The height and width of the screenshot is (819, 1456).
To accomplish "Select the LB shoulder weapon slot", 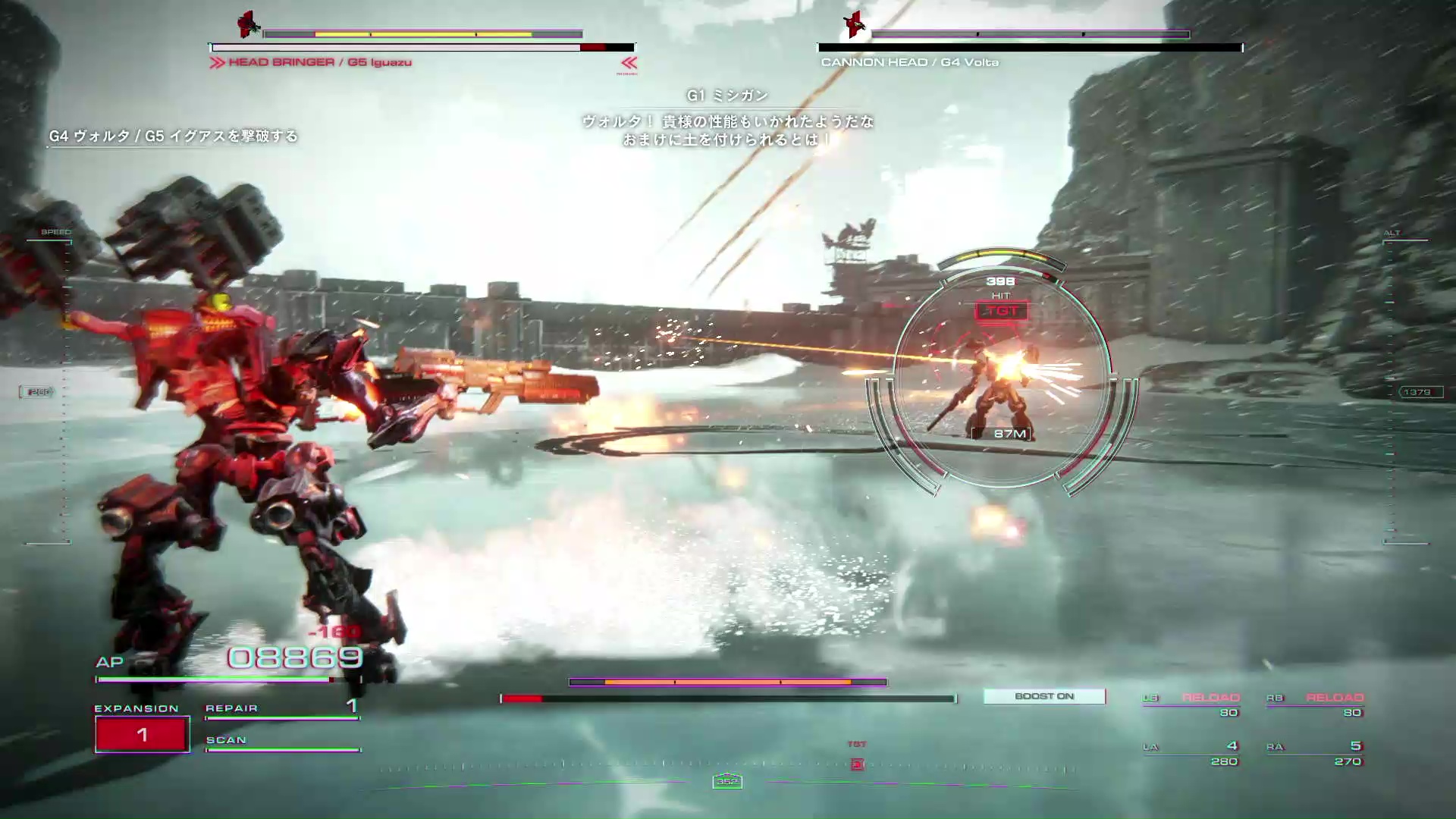I will (1192, 704).
